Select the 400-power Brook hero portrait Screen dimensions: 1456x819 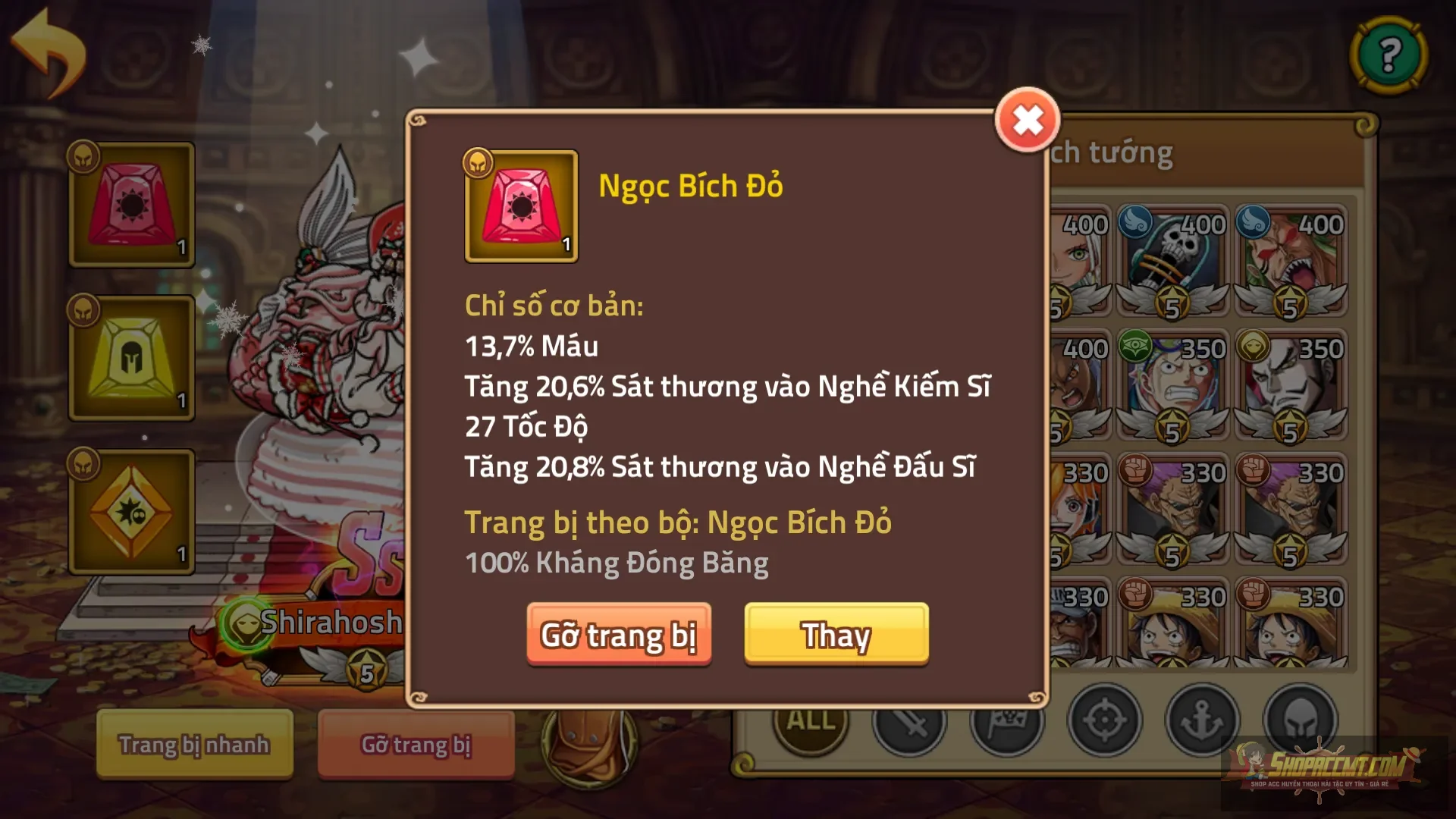tap(1172, 258)
